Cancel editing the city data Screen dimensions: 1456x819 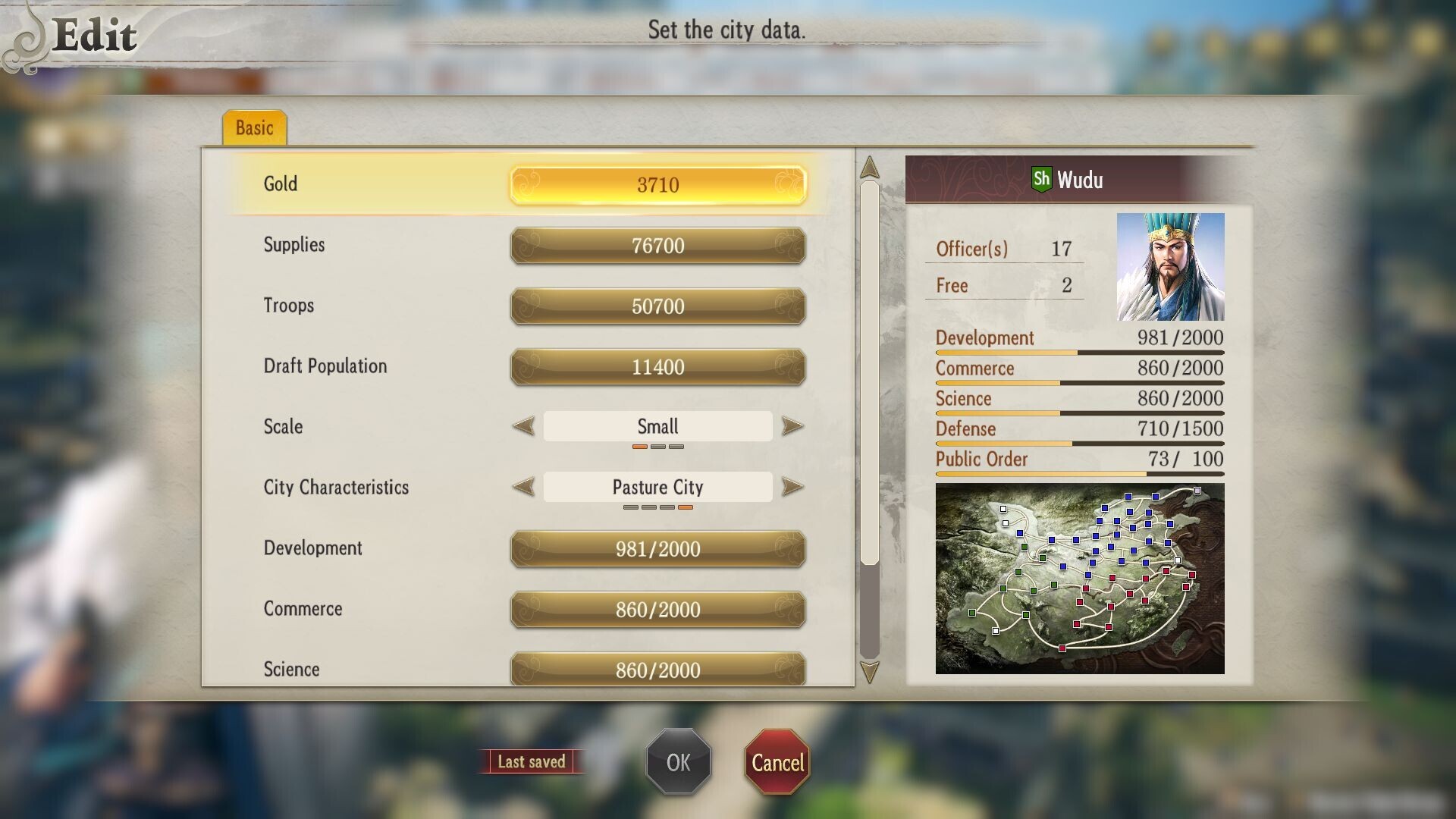778,761
